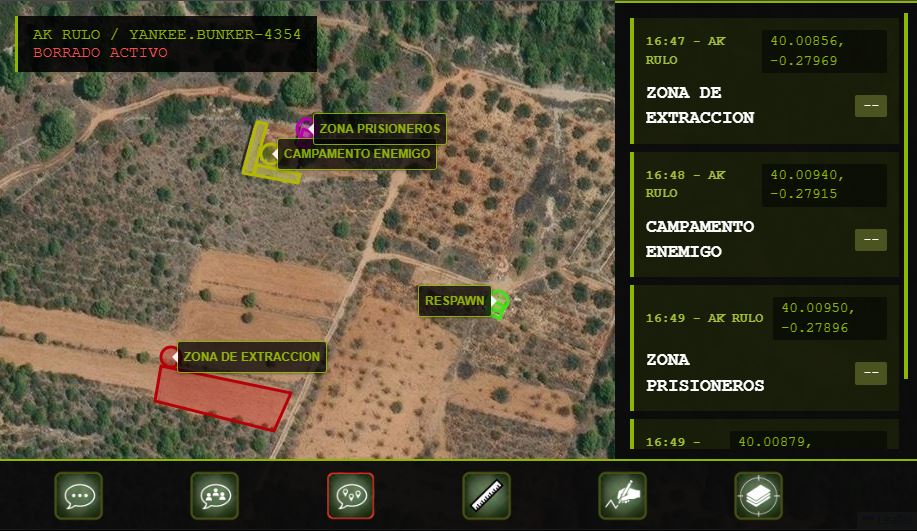Open the map layers icon
The height and width of the screenshot is (531, 917).
tap(758, 495)
